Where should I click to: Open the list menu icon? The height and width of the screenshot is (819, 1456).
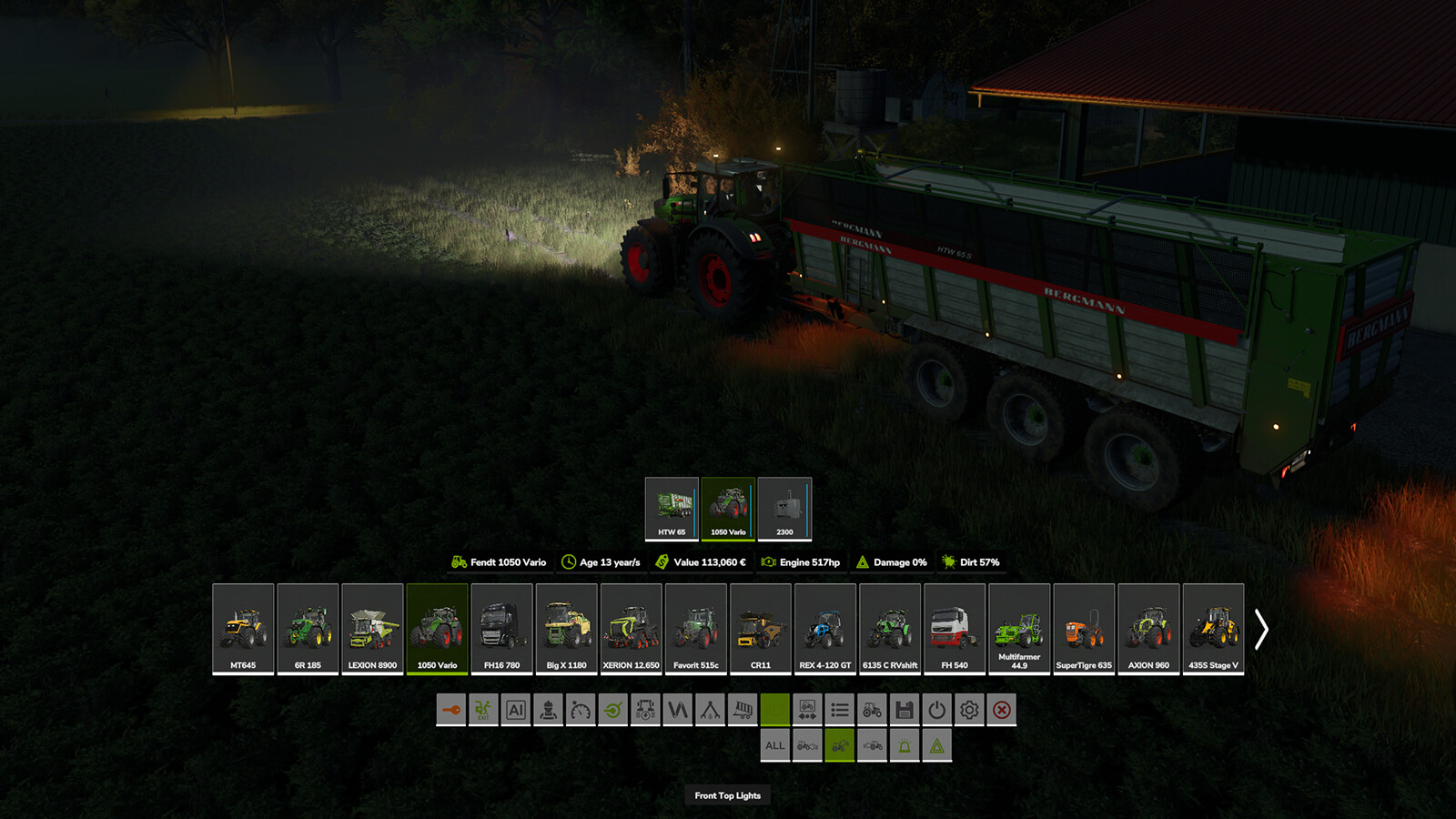(840, 710)
